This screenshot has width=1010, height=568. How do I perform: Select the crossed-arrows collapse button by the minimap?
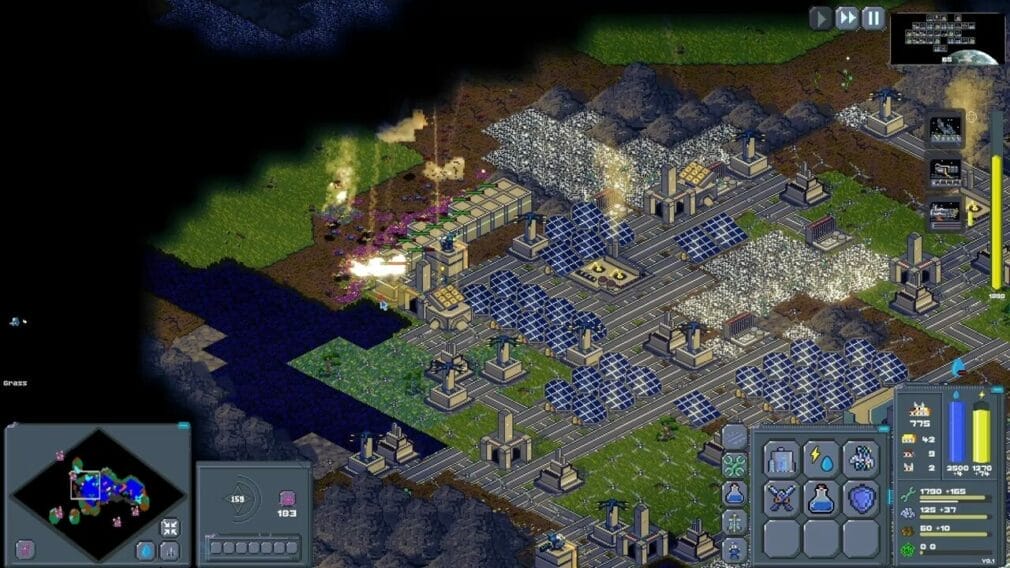(x=170, y=527)
